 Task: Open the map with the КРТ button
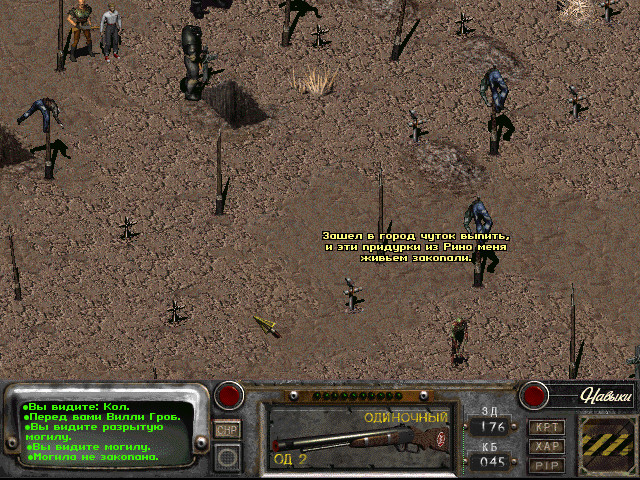click(x=548, y=427)
